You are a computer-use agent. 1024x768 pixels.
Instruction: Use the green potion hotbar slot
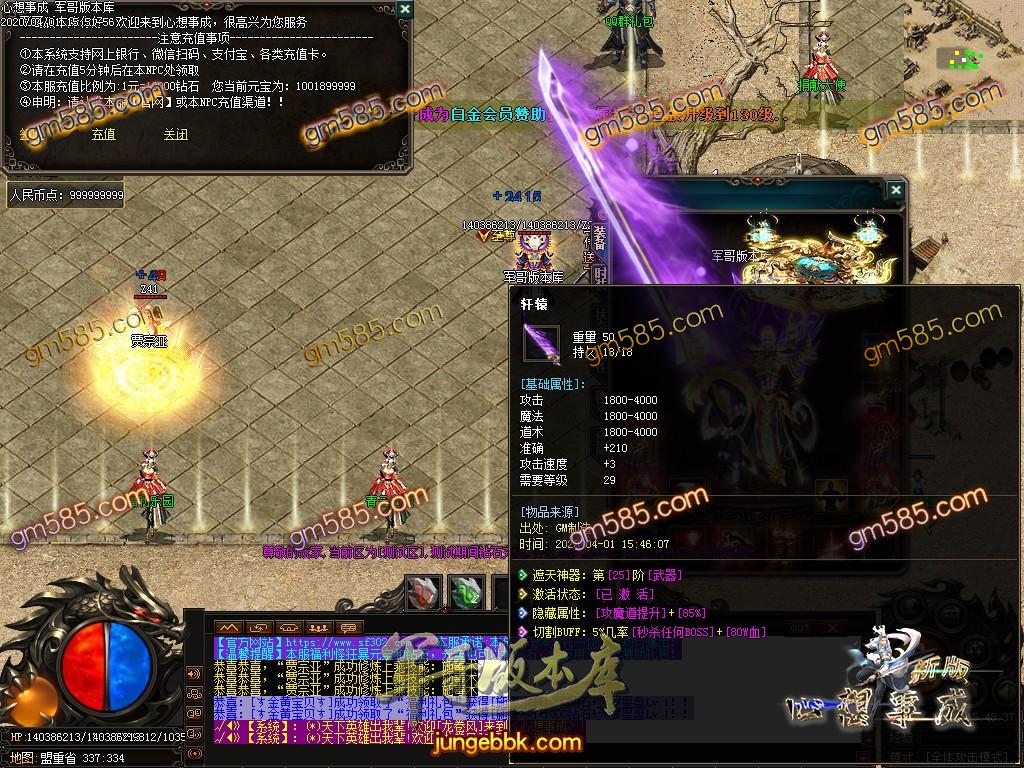[x=466, y=593]
